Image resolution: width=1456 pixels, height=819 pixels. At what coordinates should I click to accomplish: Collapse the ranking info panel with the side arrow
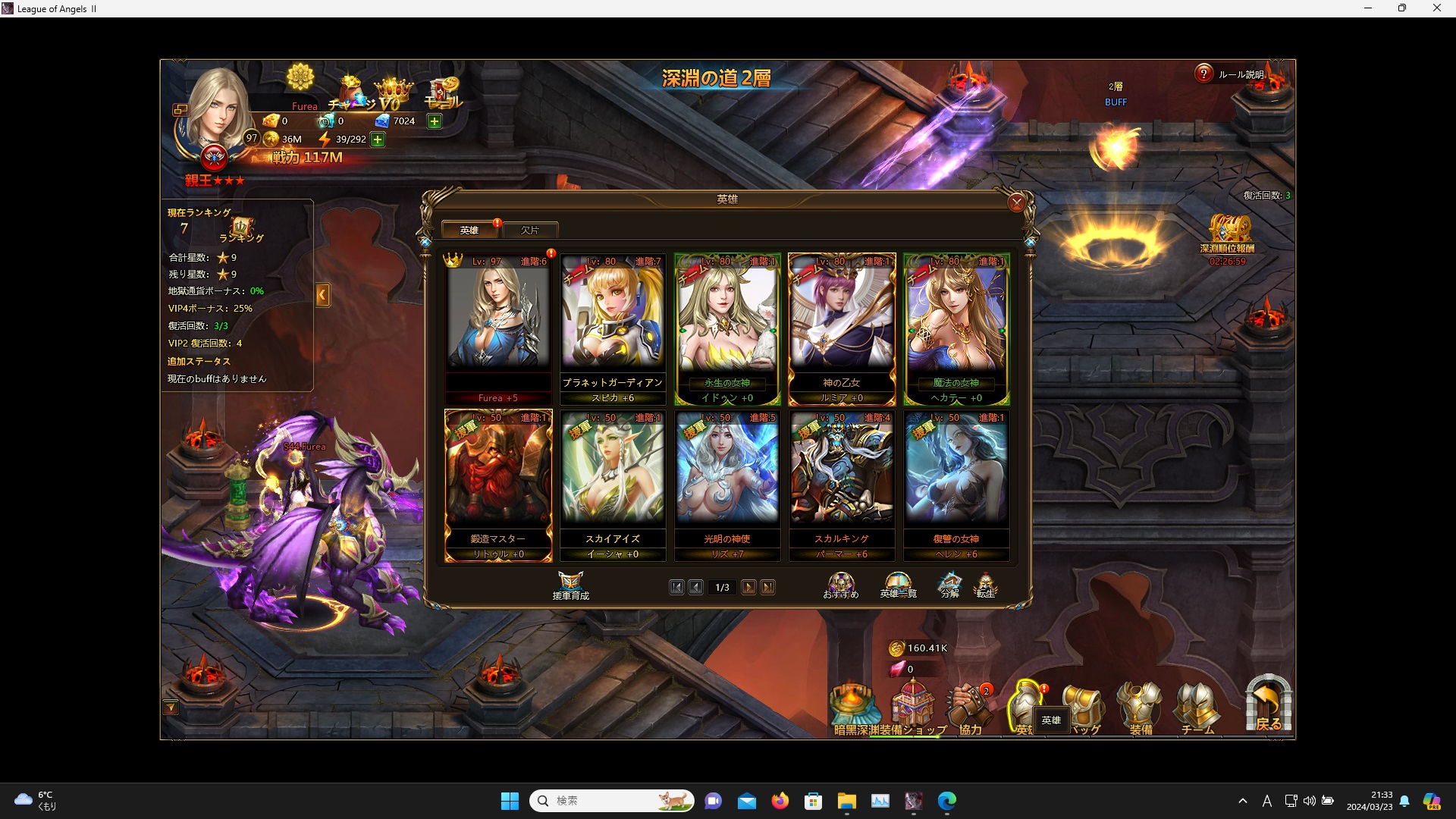point(323,295)
